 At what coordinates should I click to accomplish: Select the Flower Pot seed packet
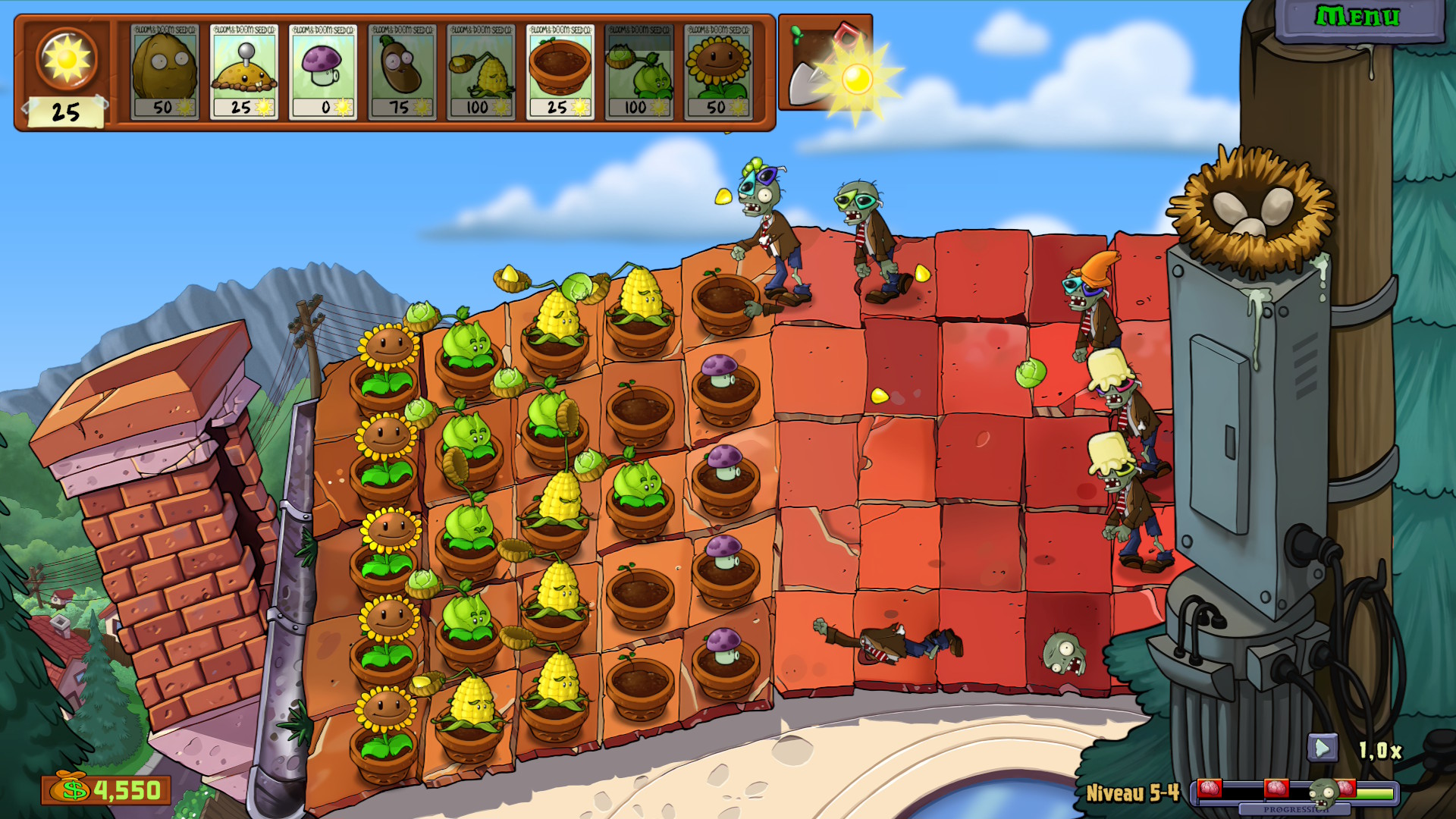coord(560,72)
